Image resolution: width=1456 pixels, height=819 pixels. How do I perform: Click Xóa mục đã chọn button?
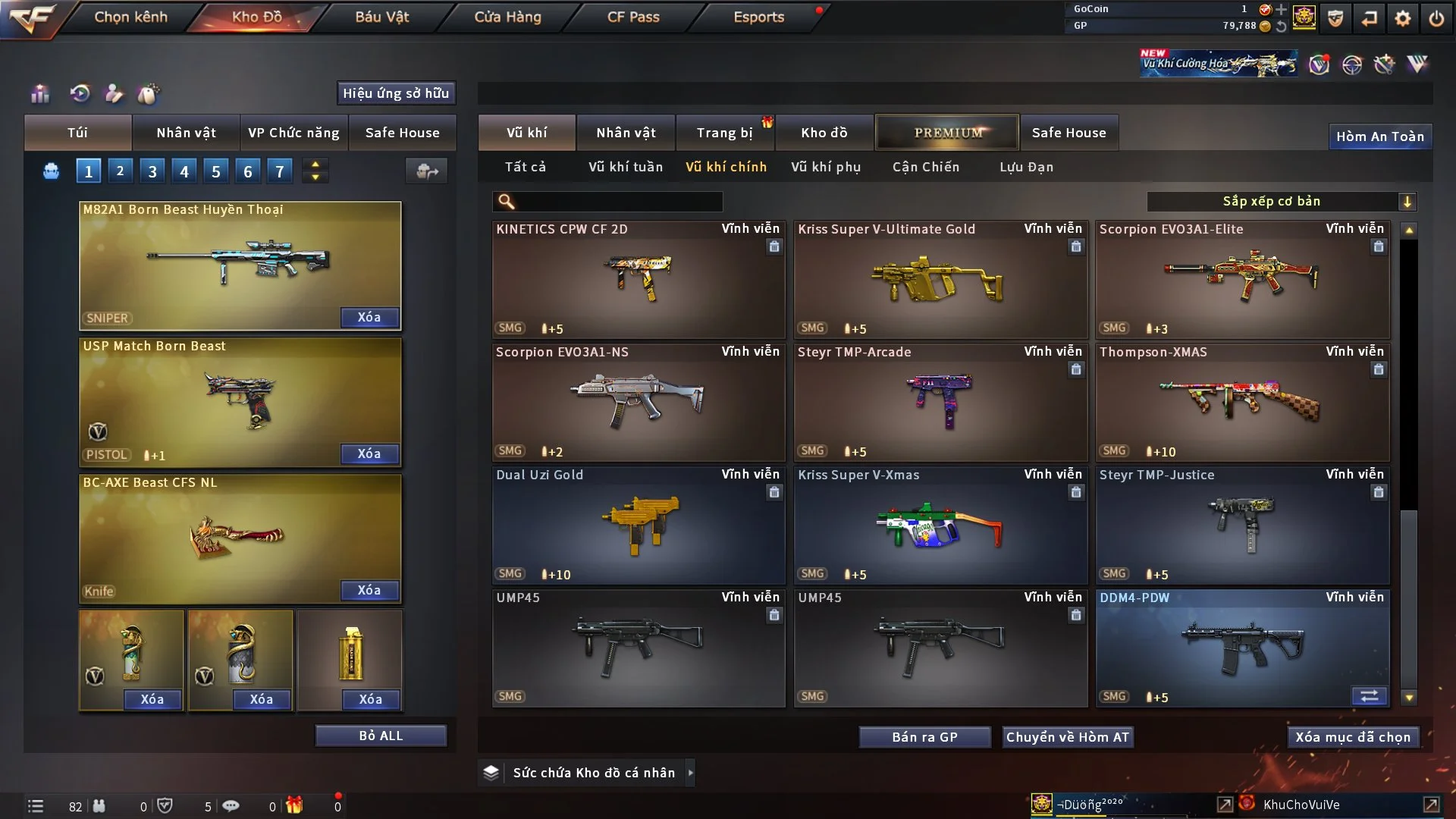click(x=1352, y=737)
